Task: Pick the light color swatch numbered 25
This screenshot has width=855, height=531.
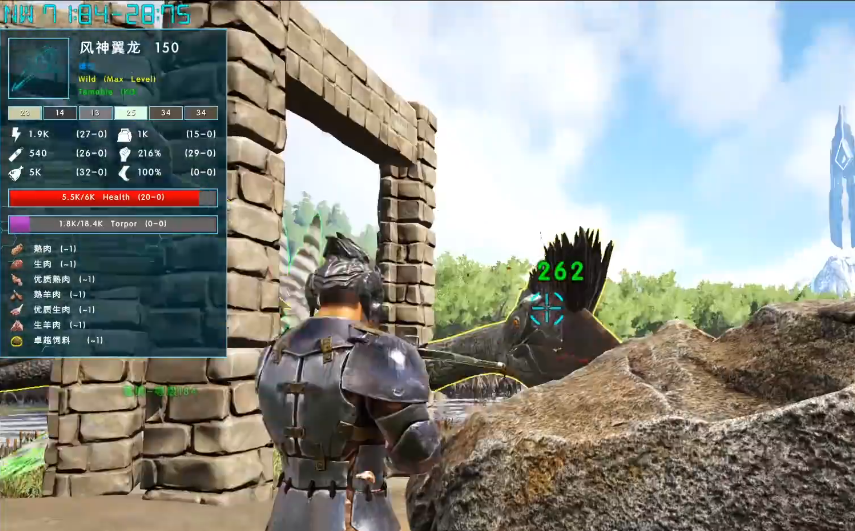Action: (130, 113)
